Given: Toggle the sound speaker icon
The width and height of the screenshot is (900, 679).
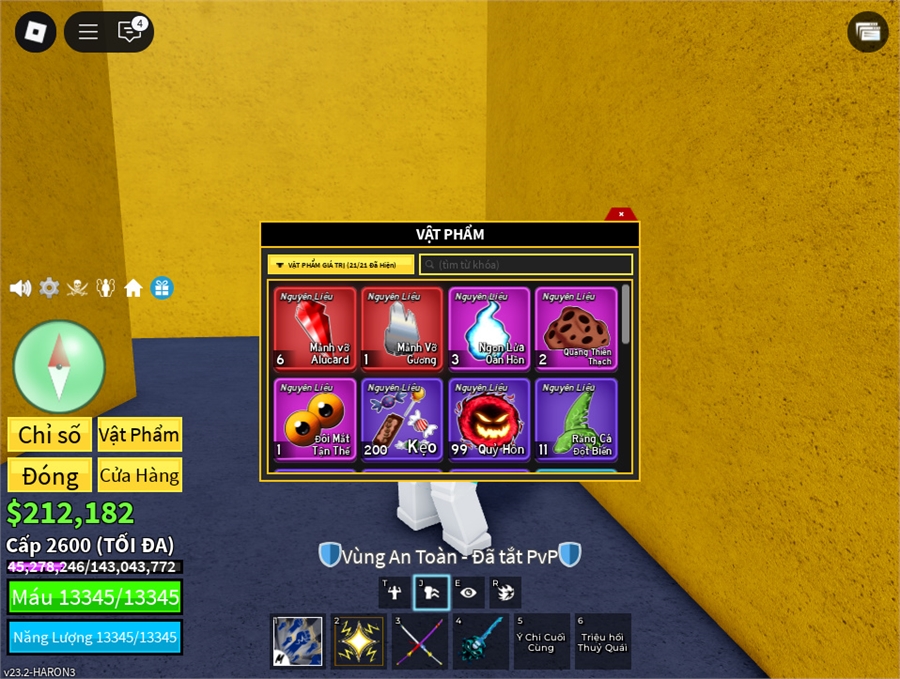Looking at the screenshot, I should [20, 288].
